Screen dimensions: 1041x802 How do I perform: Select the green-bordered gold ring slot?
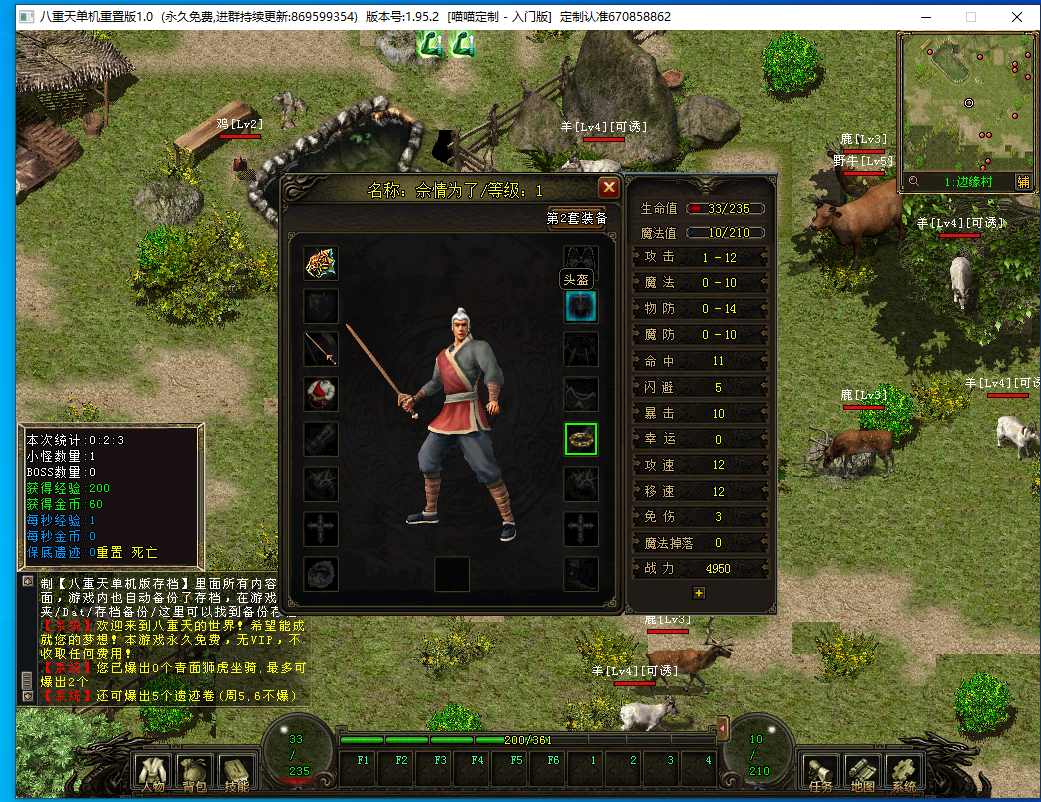point(581,438)
